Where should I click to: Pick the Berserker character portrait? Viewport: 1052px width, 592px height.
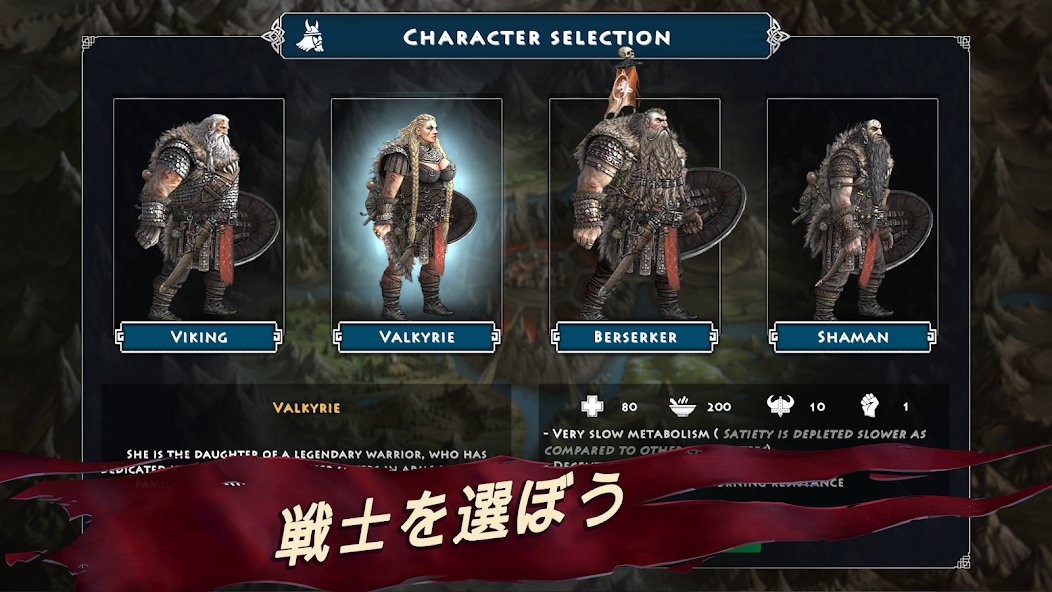click(634, 208)
